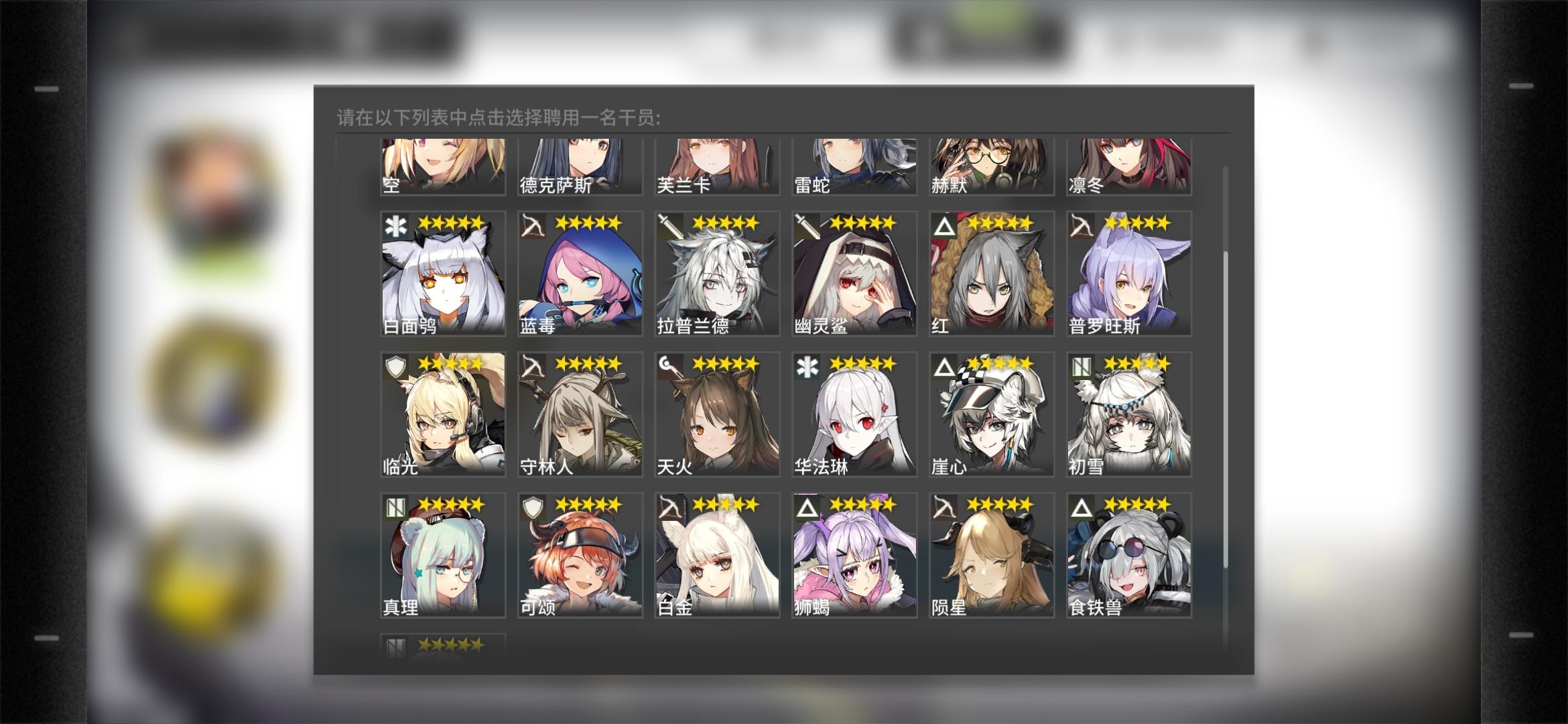Select operator 狮蝎 to hire
The image size is (1568, 724).
tap(852, 553)
